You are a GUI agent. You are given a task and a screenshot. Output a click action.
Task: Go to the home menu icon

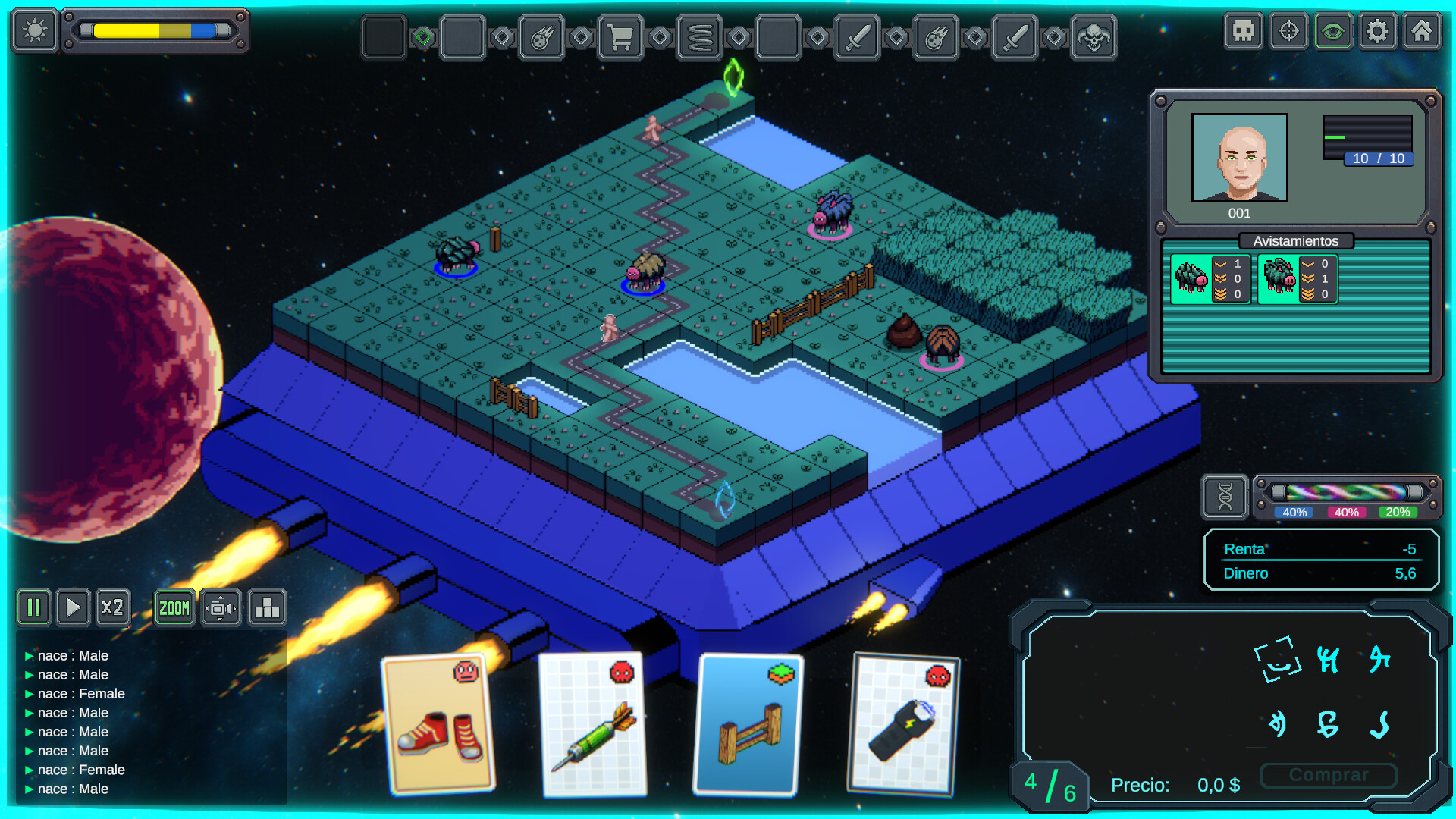pyautogui.click(x=1423, y=31)
